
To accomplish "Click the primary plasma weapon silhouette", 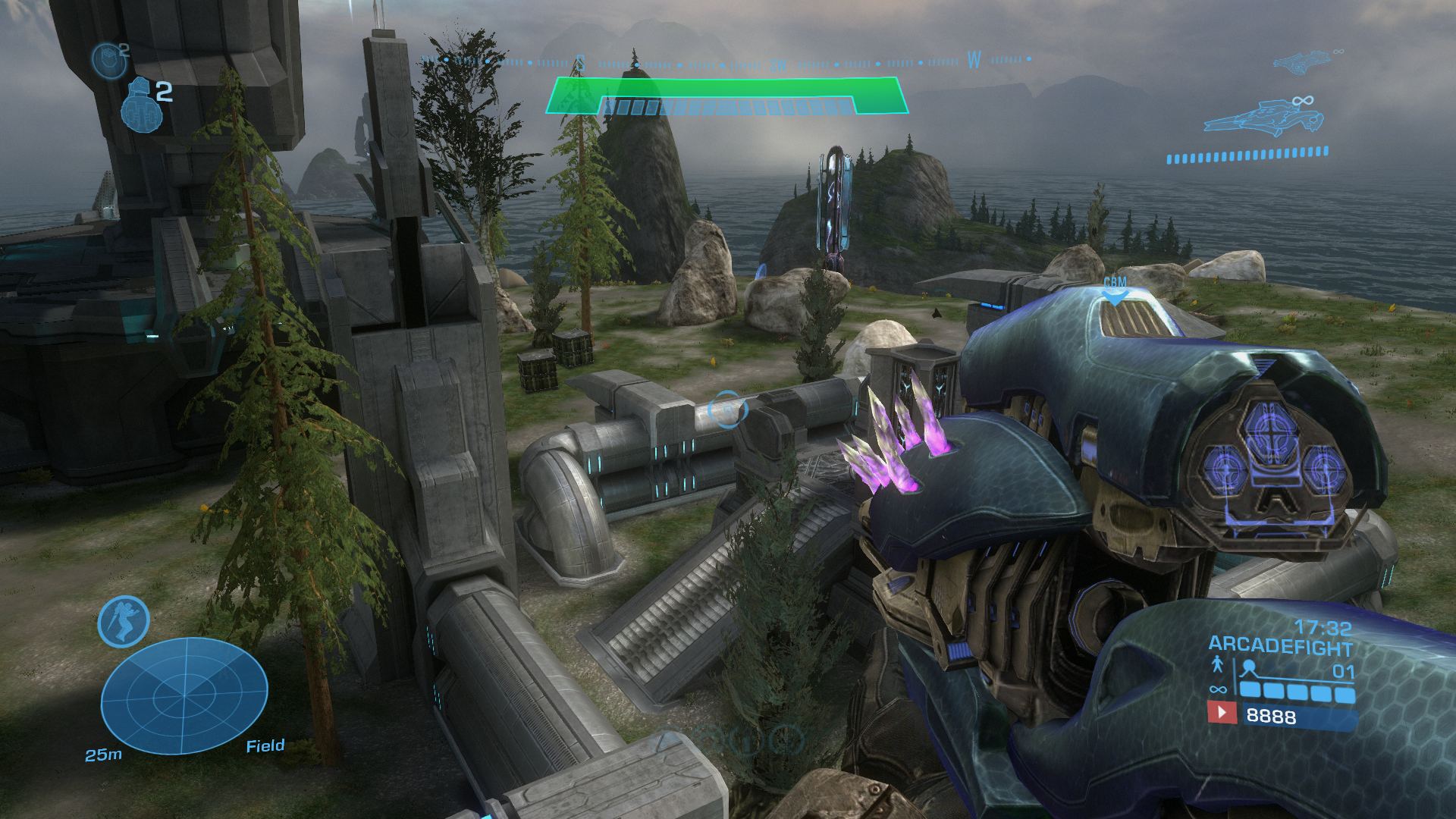I will (1263, 120).
